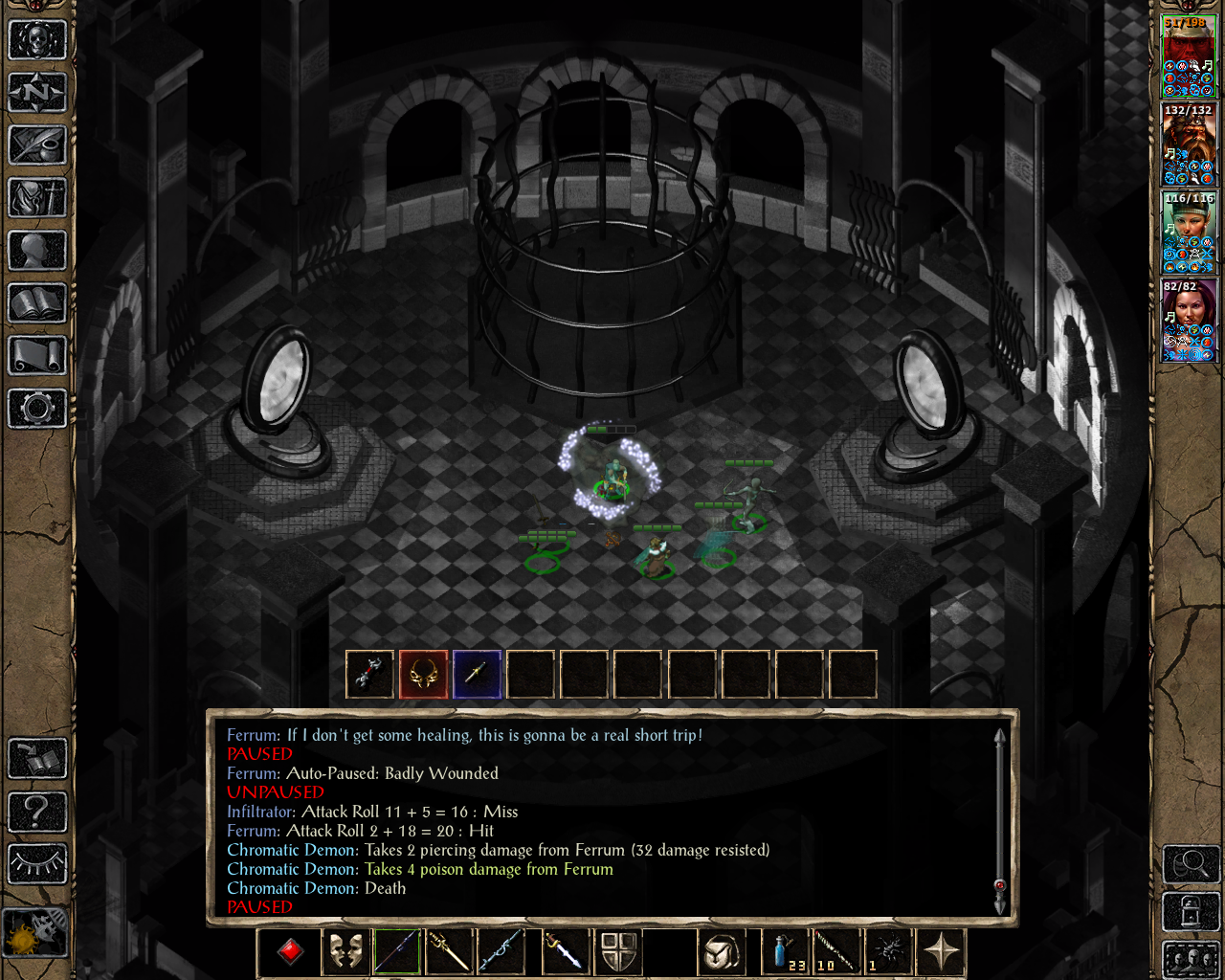Open the area map with the compass button
Viewport: 1225px width, 980px height.
37,93
